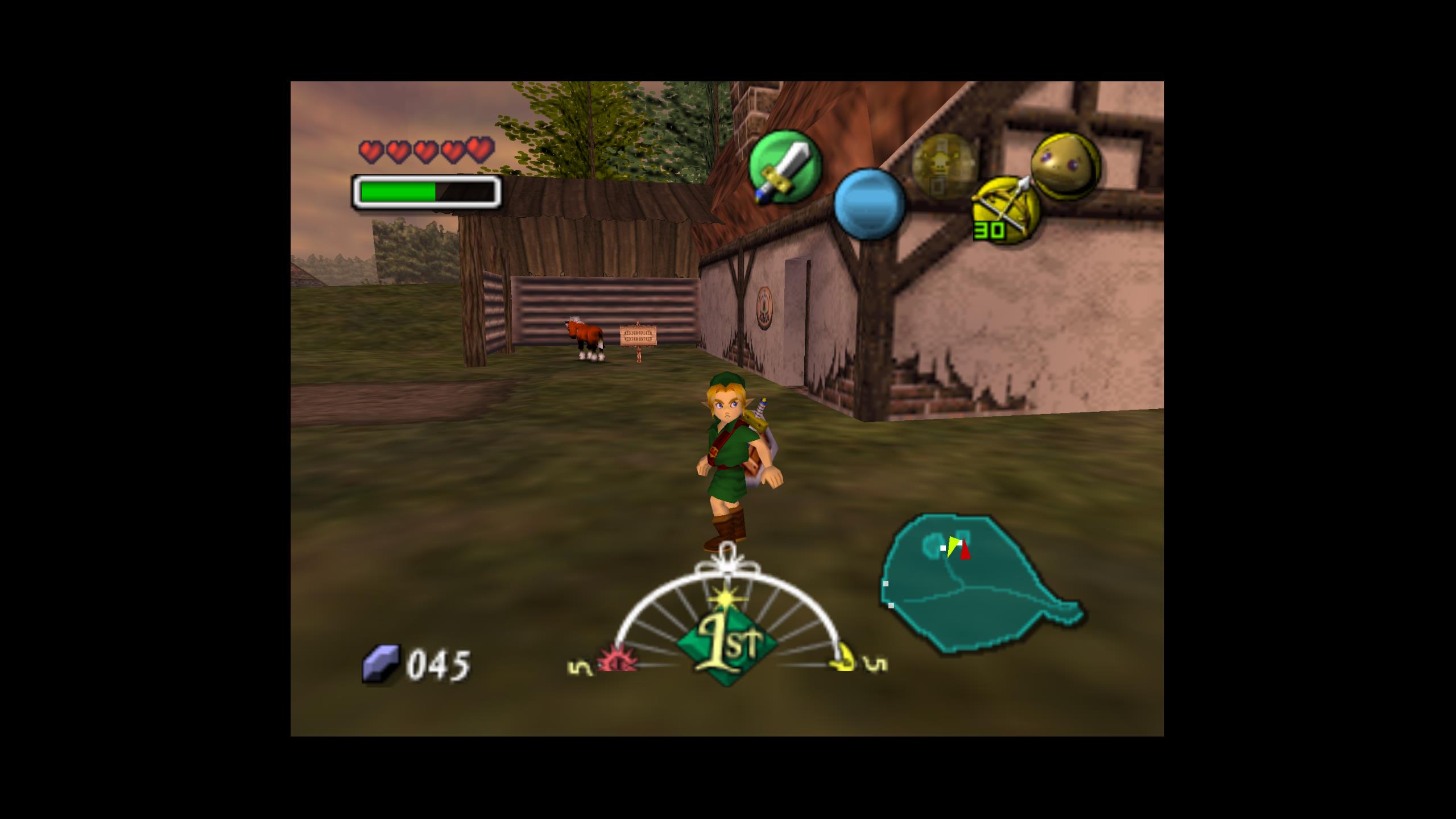The image size is (1456, 819).
Task: Select the sword icon on the green button
Action: 785,166
